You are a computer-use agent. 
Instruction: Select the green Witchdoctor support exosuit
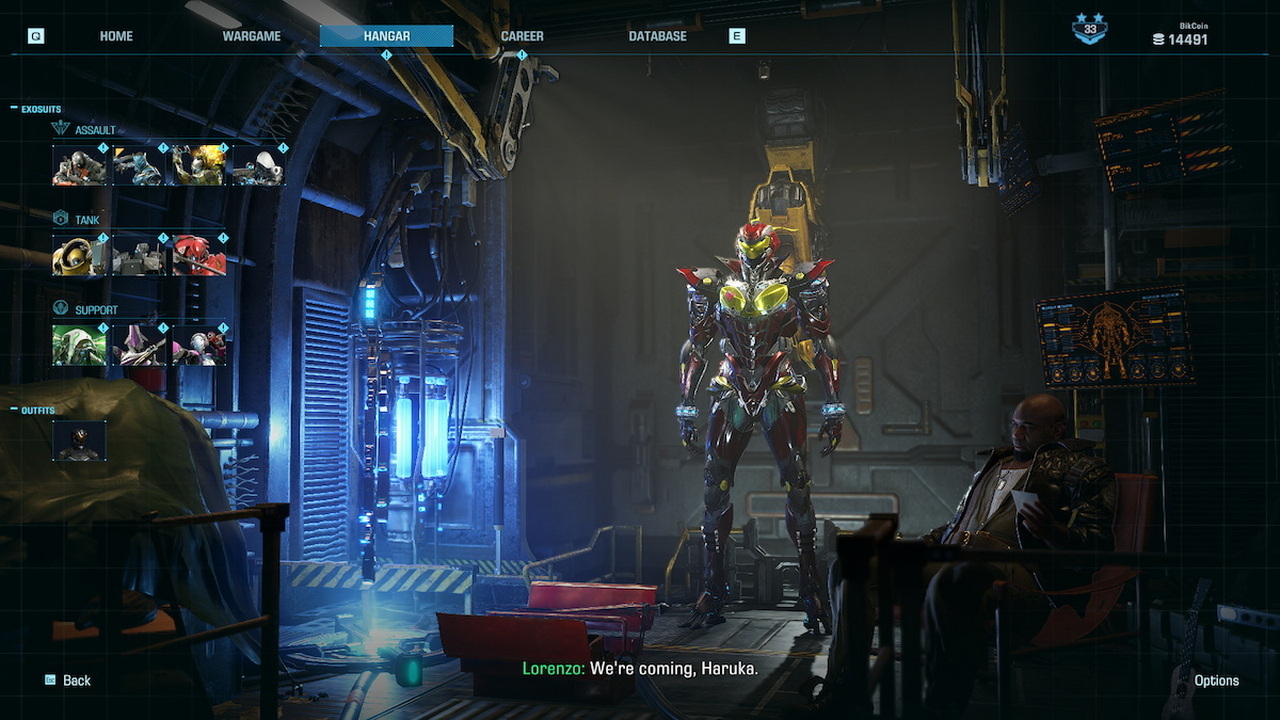coord(79,345)
